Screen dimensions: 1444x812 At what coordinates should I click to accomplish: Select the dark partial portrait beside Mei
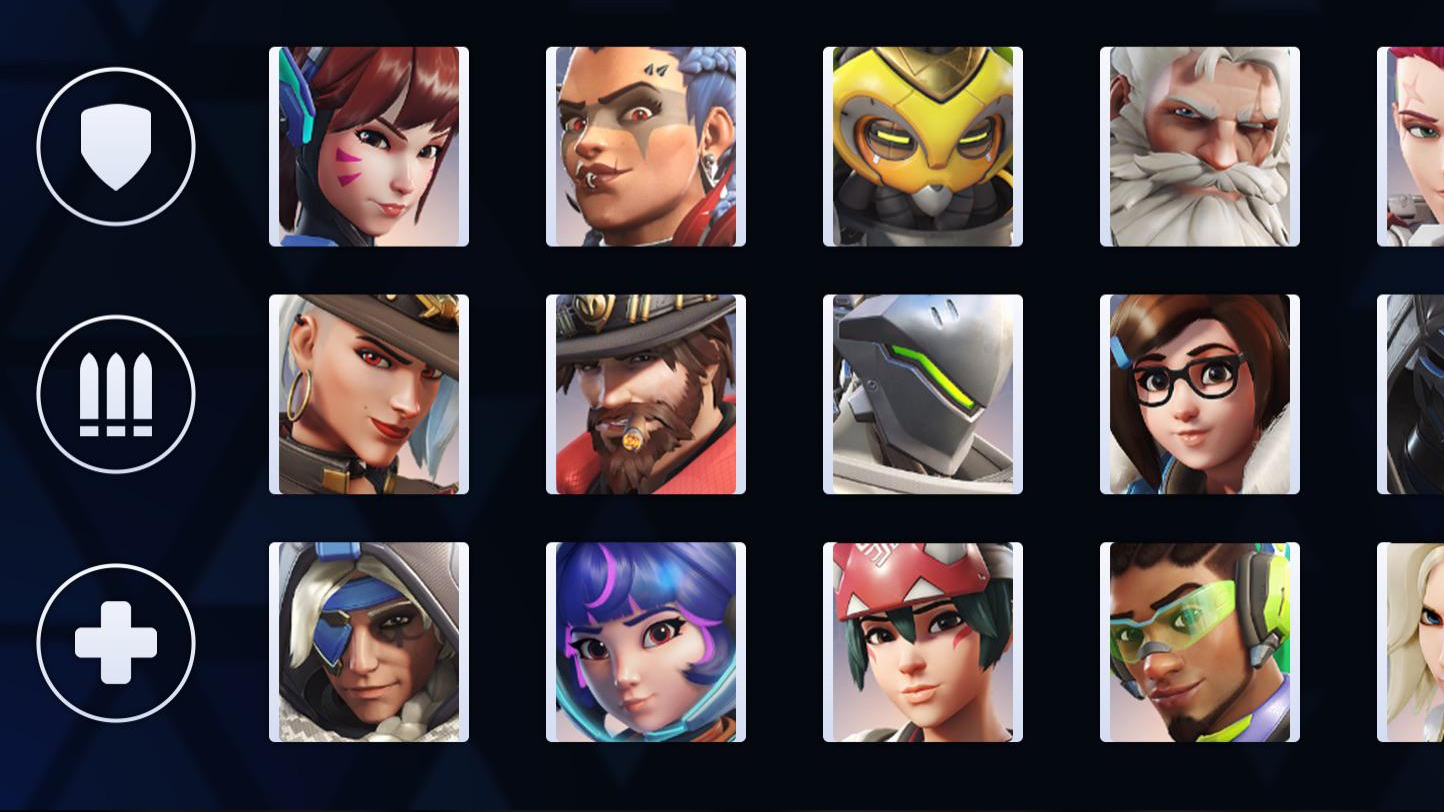(1420, 393)
